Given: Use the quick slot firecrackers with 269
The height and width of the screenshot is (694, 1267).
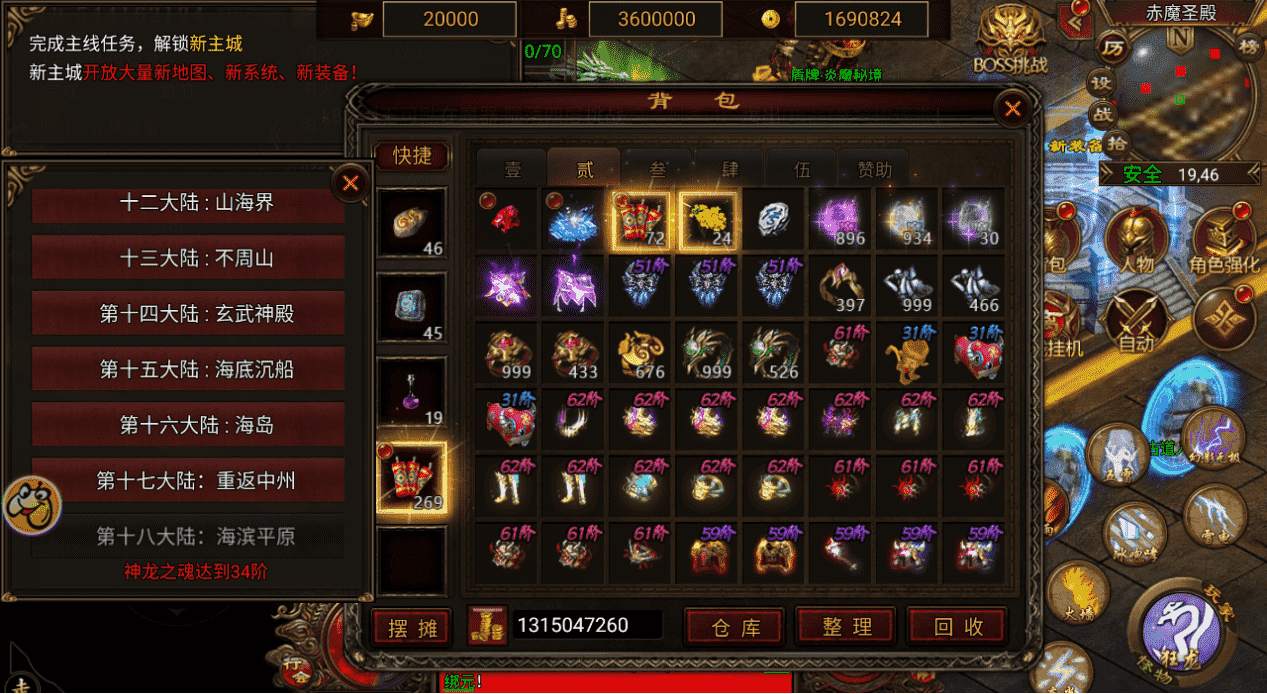Looking at the screenshot, I should pos(412,478).
